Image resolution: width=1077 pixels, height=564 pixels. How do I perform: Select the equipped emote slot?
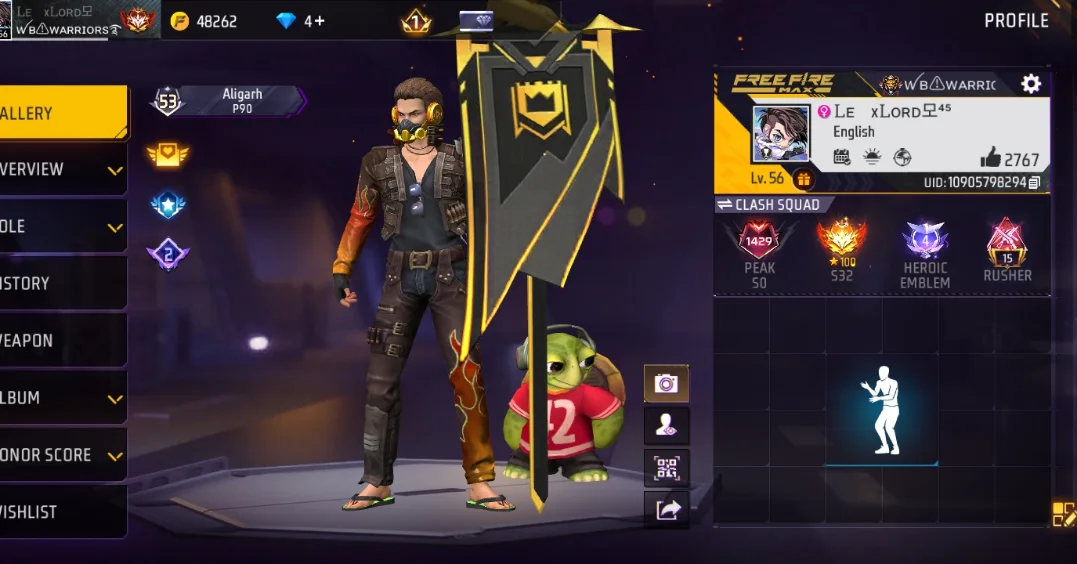pos(881,410)
